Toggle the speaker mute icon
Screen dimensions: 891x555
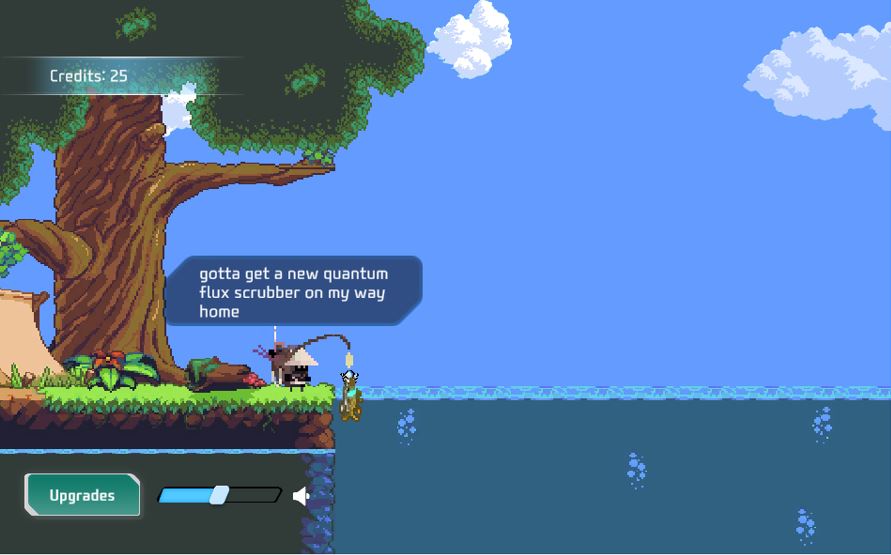[x=301, y=495]
